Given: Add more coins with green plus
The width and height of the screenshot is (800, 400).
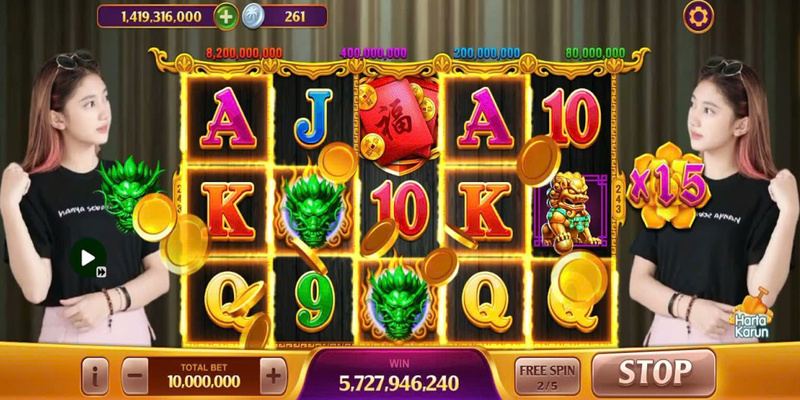Looking at the screenshot, I should (228, 16).
